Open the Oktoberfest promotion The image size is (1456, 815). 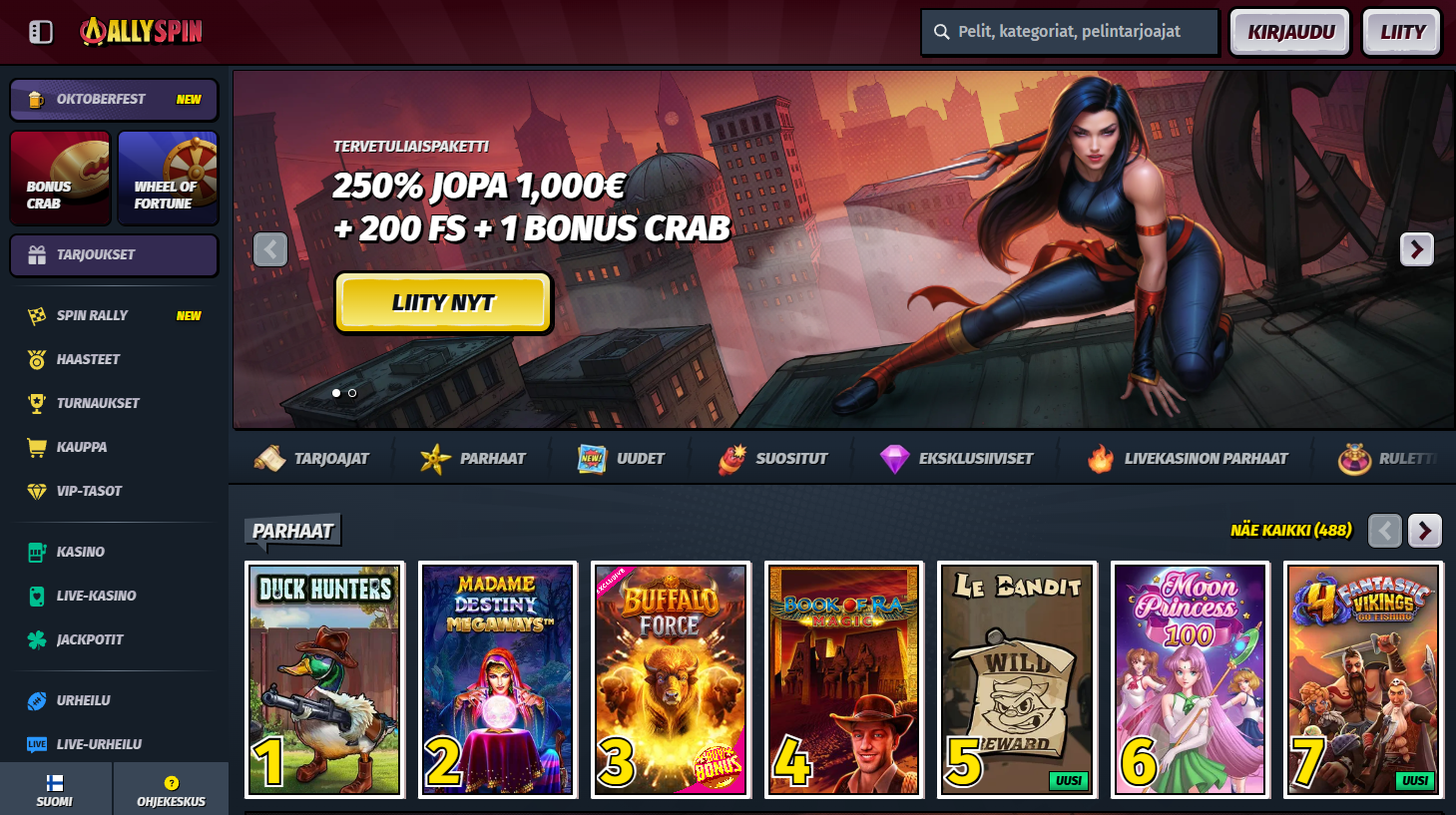(x=114, y=100)
